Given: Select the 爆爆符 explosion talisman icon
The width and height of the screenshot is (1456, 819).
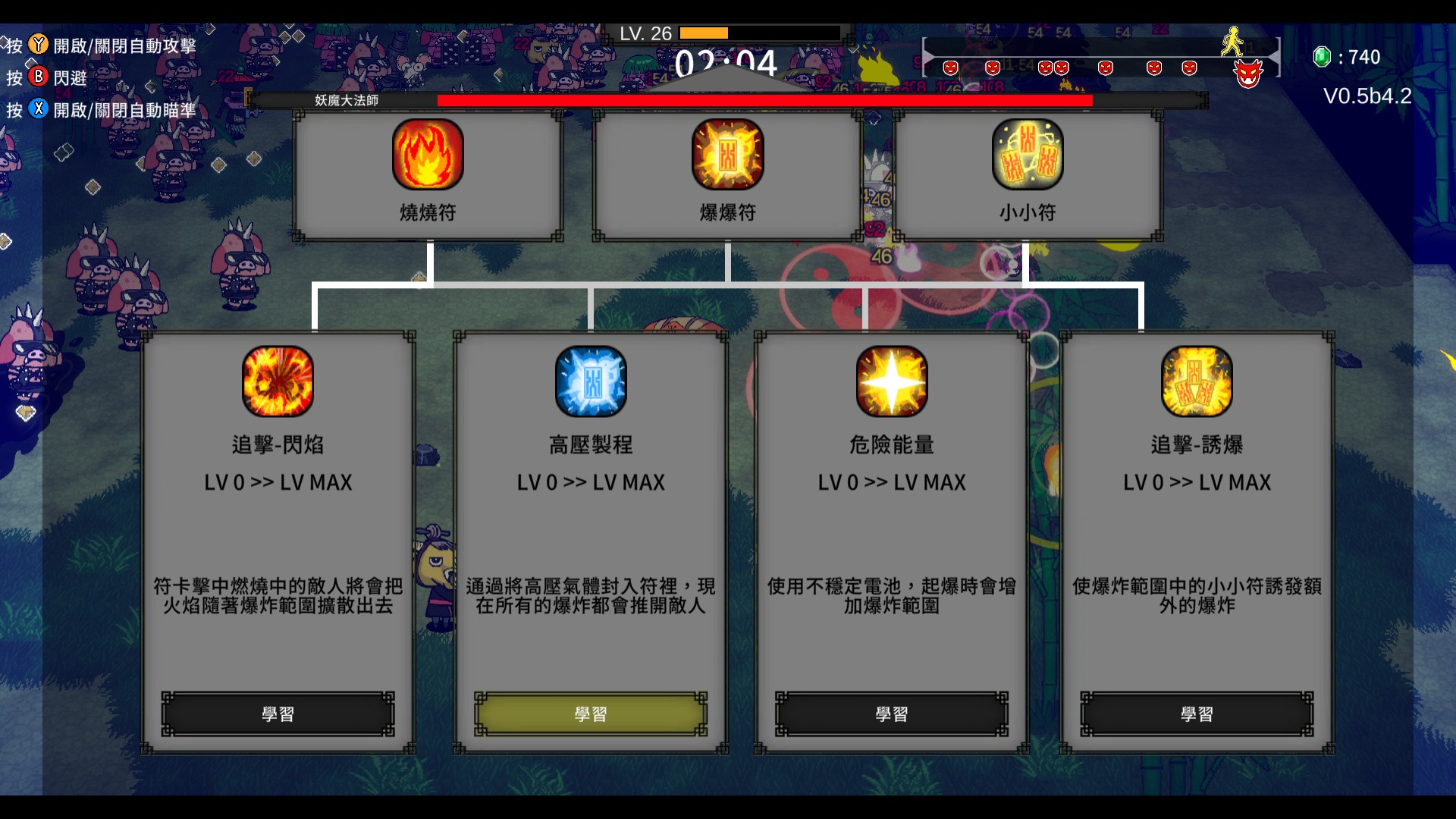Looking at the screenshot, I should pyautogui.click(x=727, y=155).
